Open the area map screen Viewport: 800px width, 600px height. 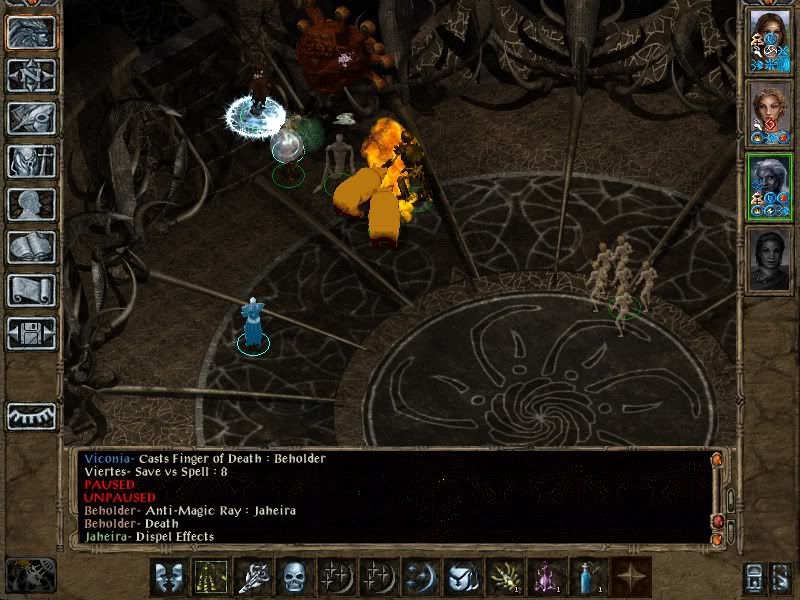tap(31, 75)
